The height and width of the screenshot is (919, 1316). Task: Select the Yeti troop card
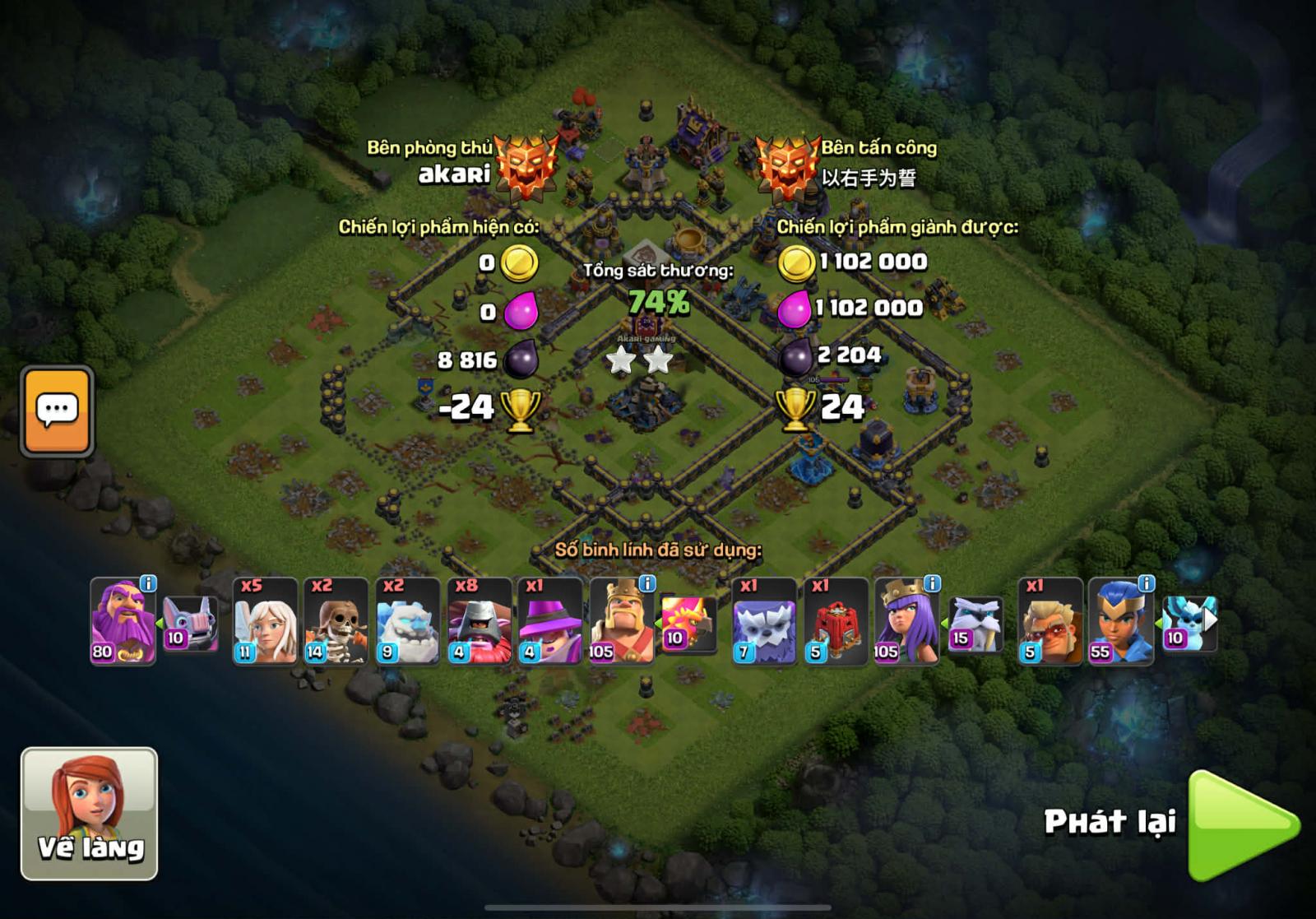763,621
